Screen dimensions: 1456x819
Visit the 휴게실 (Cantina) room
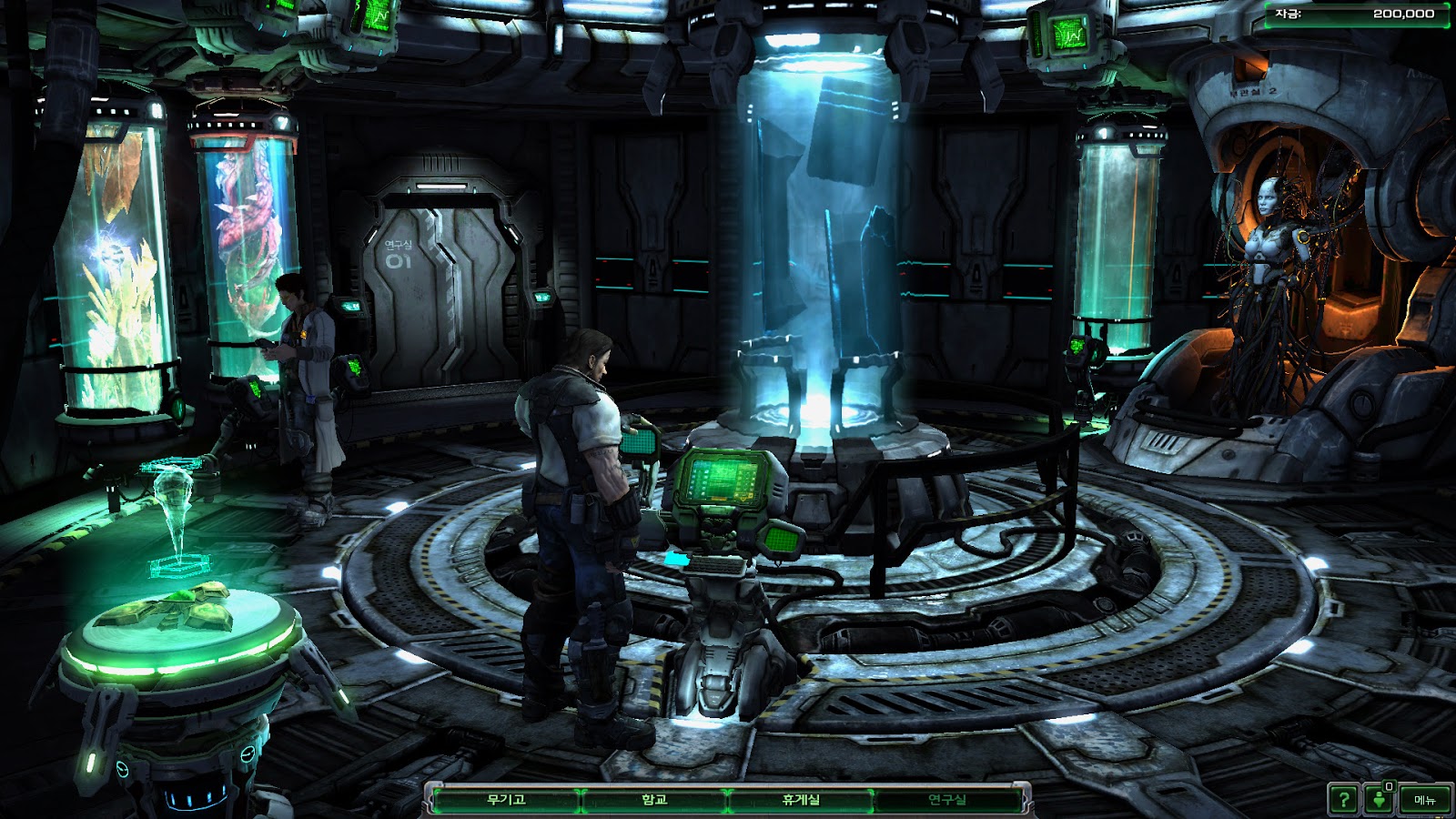pyautogui.click(x=801, y=800)
